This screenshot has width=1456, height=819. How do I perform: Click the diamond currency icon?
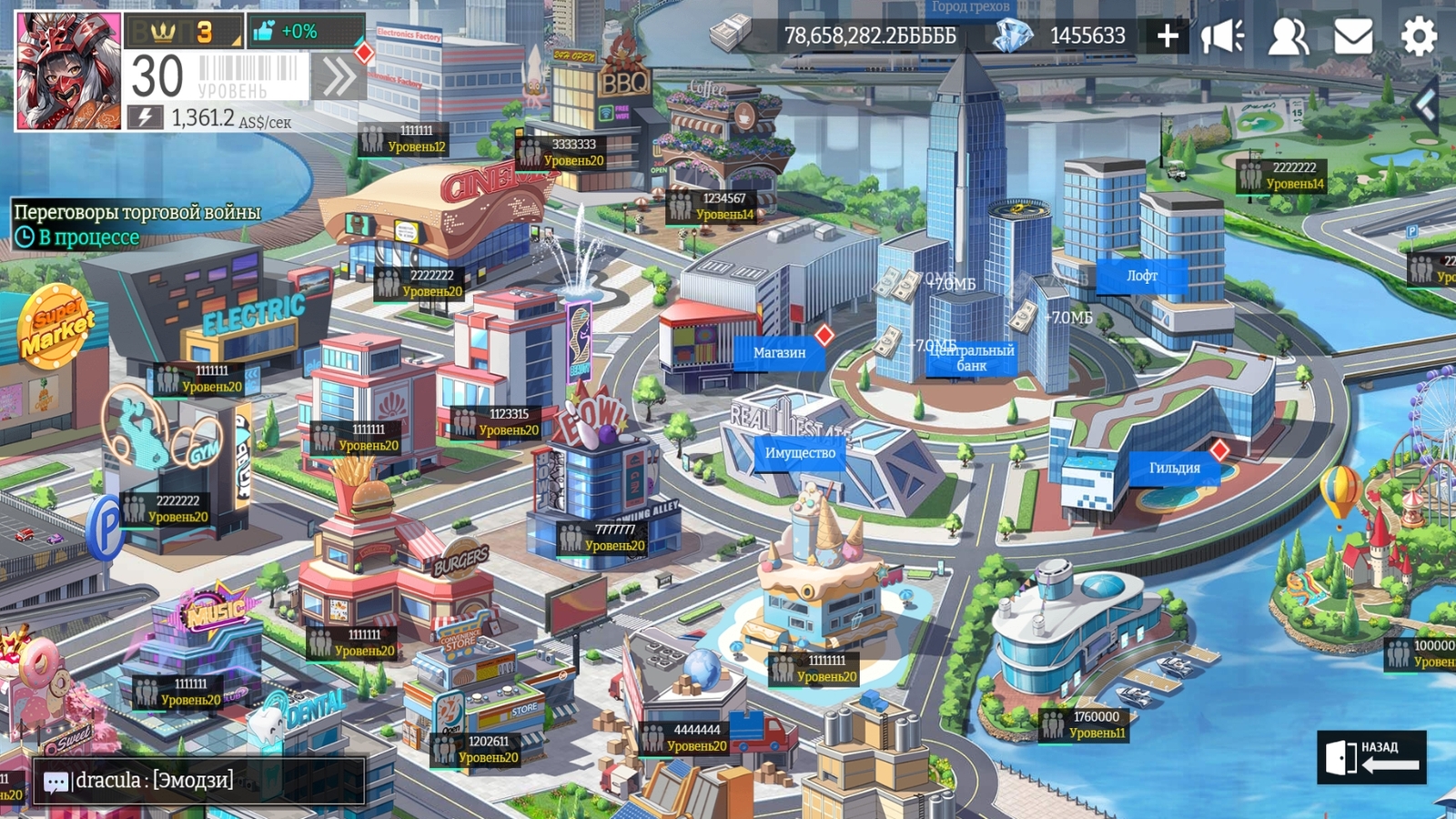pos(1013,37)
